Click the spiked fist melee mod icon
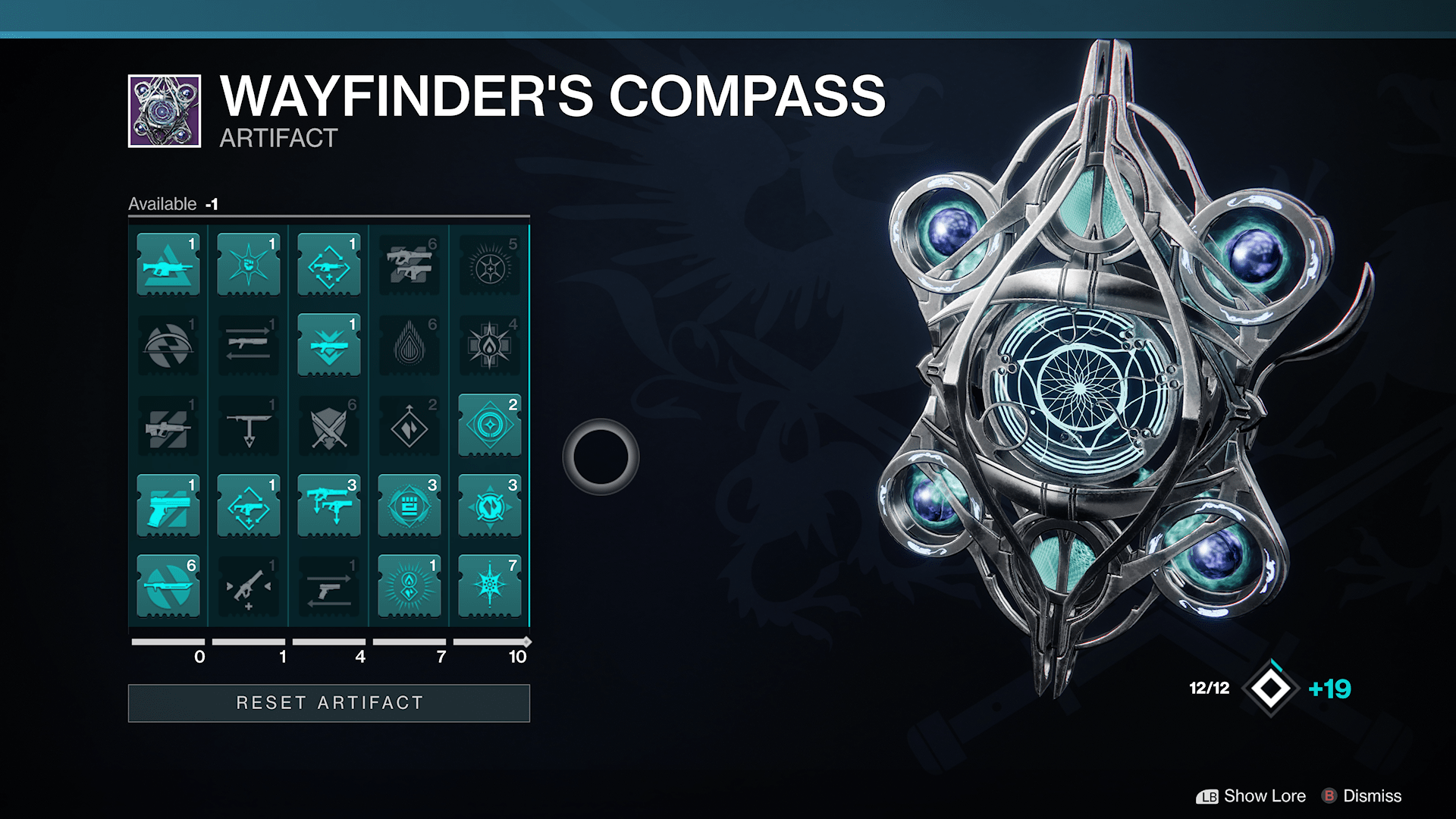Screen dimensions: 1456x819 (248, 265)
